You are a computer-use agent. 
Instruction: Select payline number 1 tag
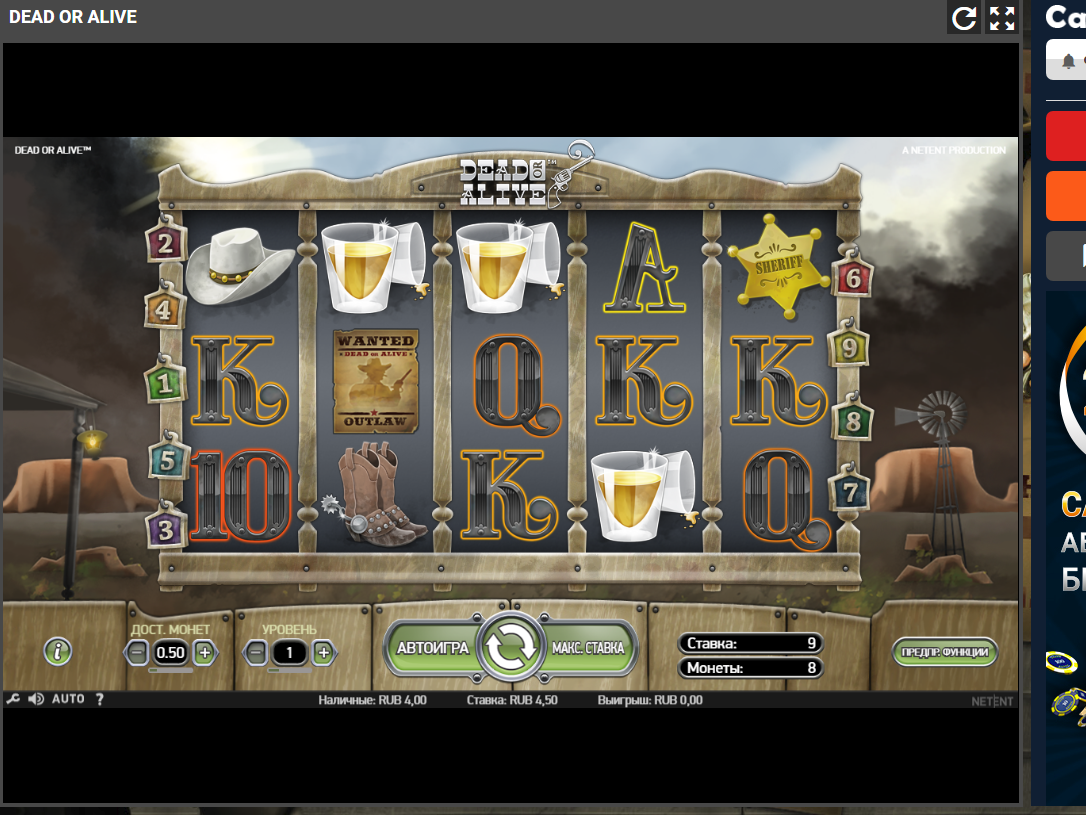[x=165, y=381]
